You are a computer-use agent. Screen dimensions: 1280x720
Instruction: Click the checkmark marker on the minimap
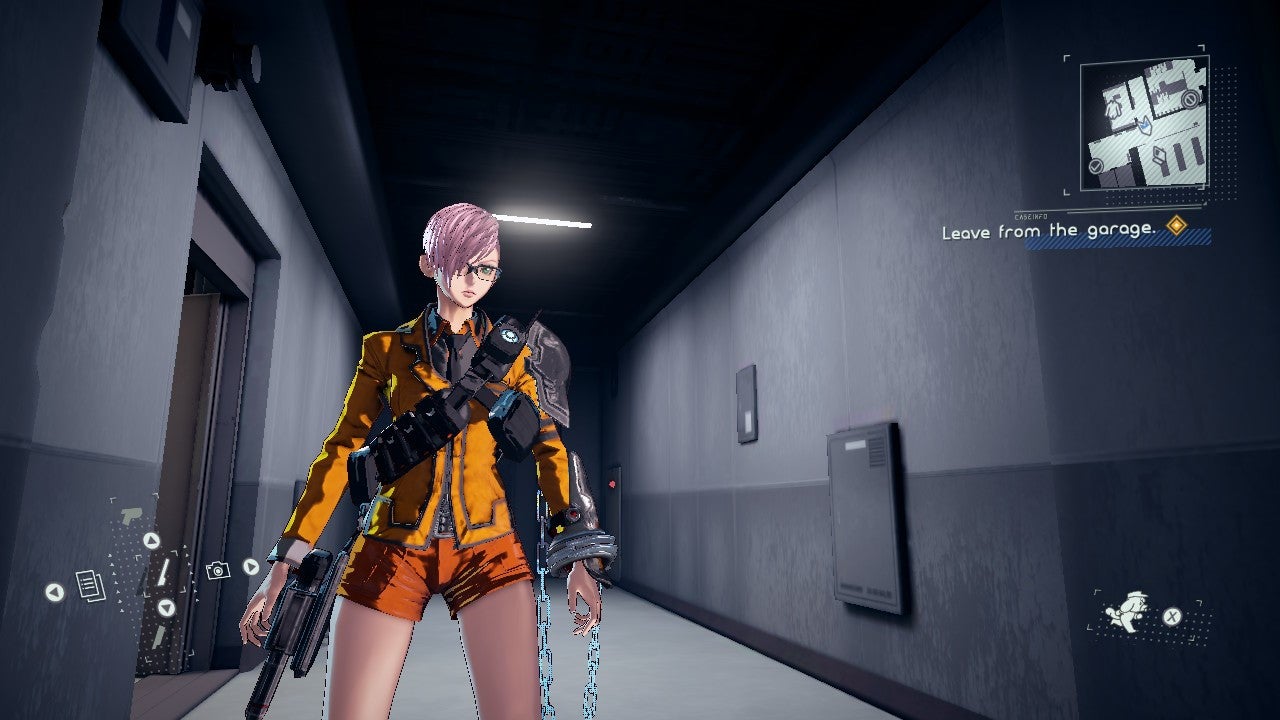(1096, 166)
